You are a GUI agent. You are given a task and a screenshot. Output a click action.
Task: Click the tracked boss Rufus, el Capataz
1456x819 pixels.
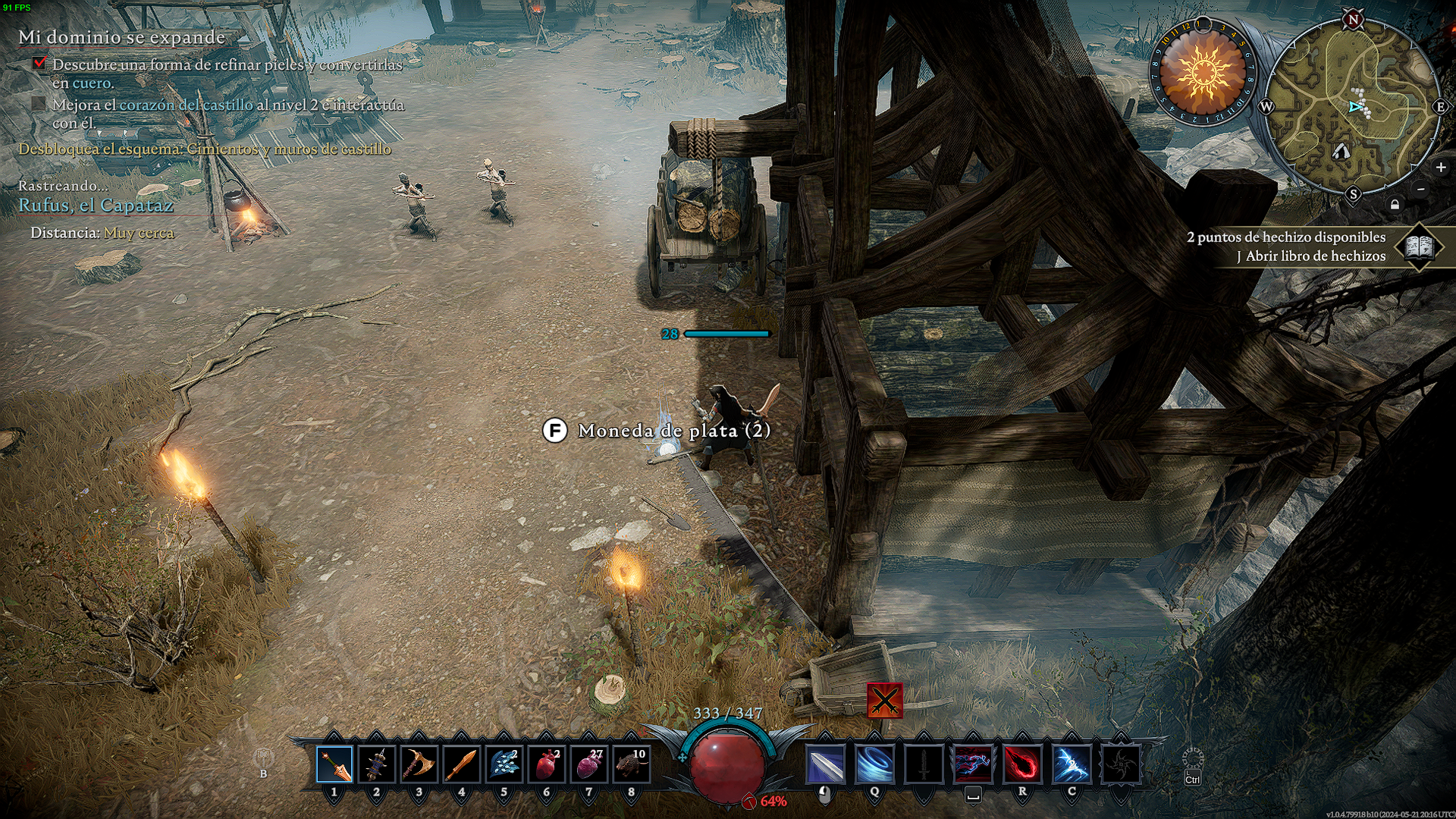click(x=96, y=206)
